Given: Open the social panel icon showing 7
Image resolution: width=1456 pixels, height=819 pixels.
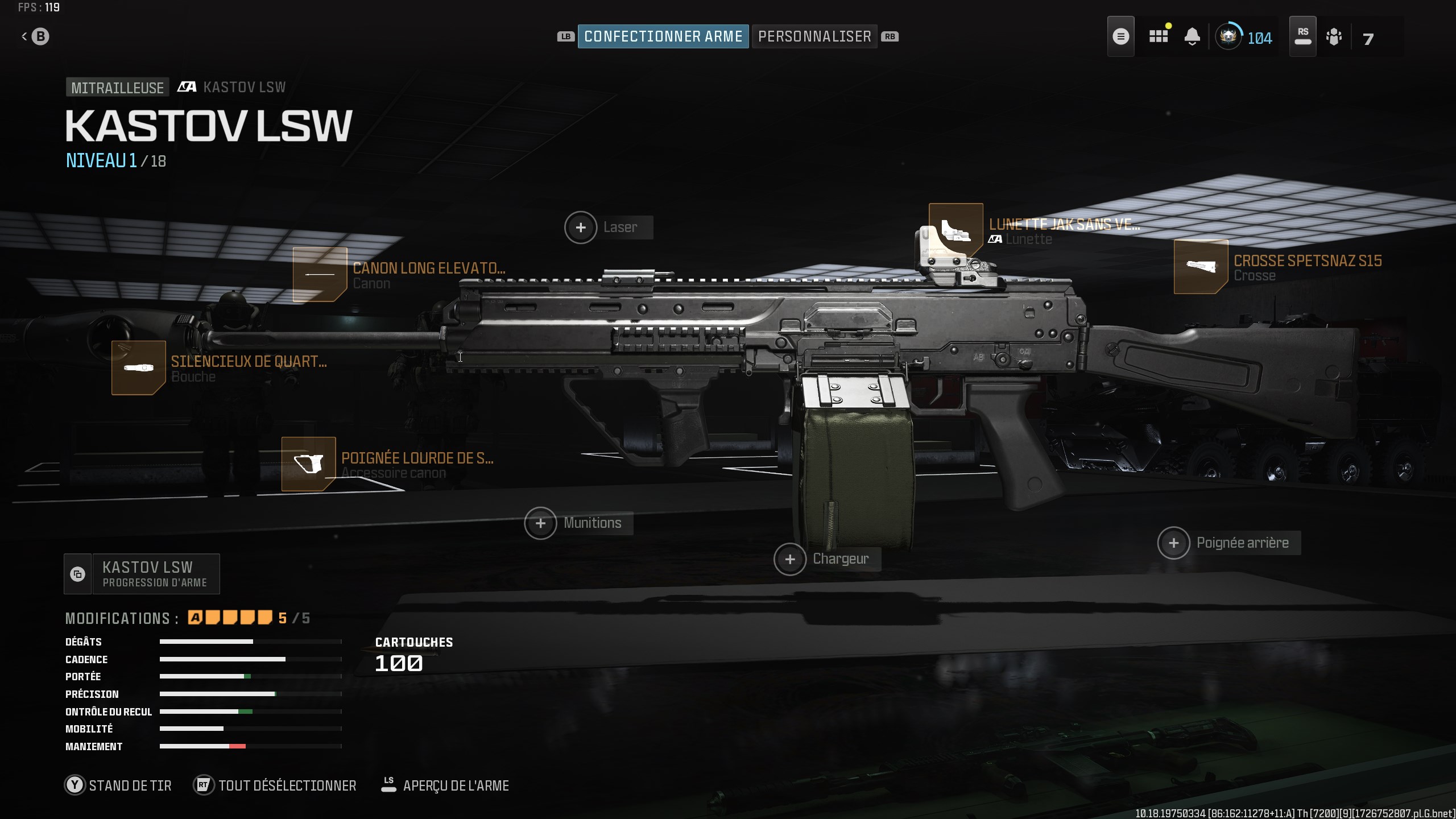Looking at the screenshot, I should coord(1335,36).
